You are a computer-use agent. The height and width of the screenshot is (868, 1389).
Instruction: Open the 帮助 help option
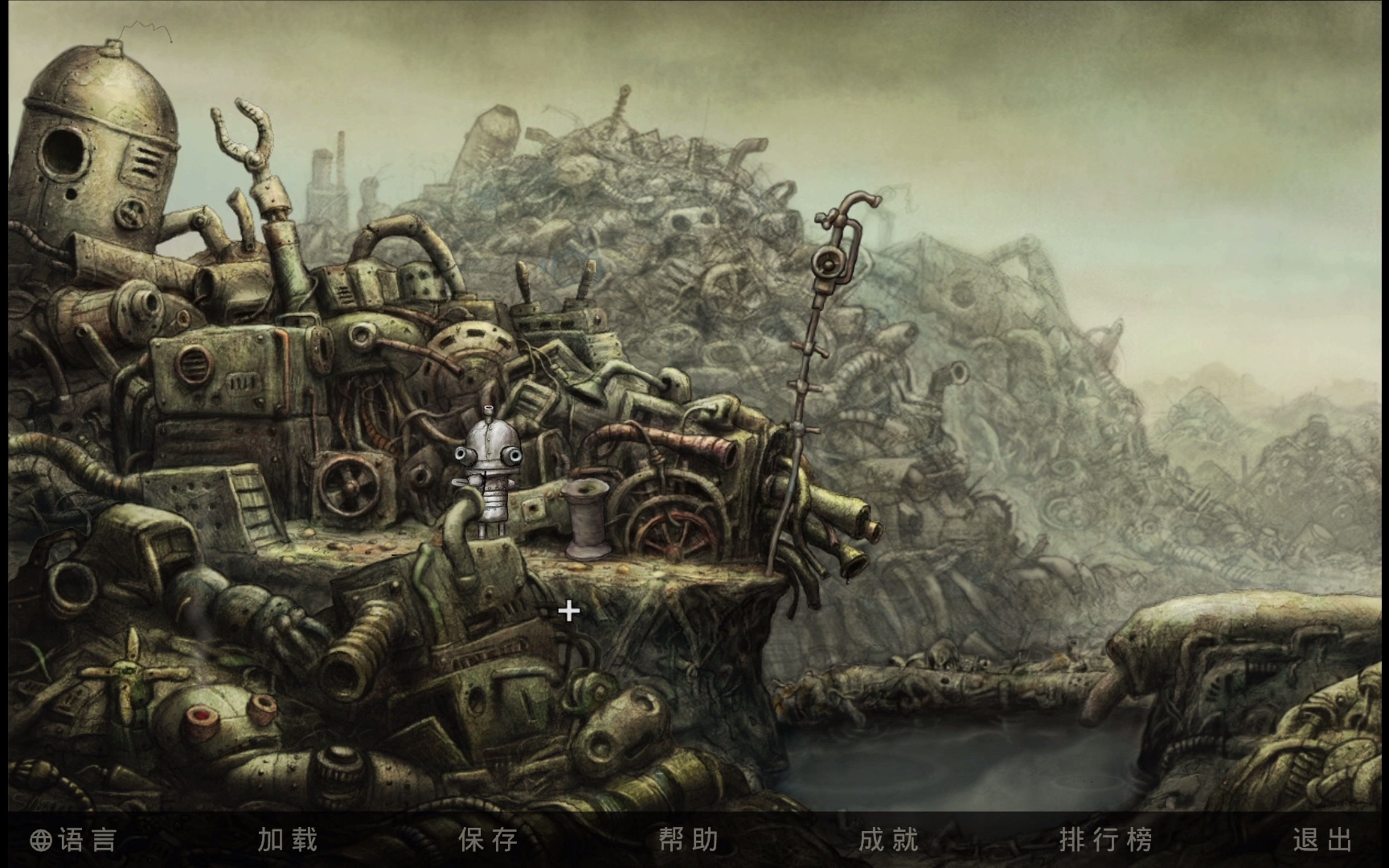click(688, 840)
